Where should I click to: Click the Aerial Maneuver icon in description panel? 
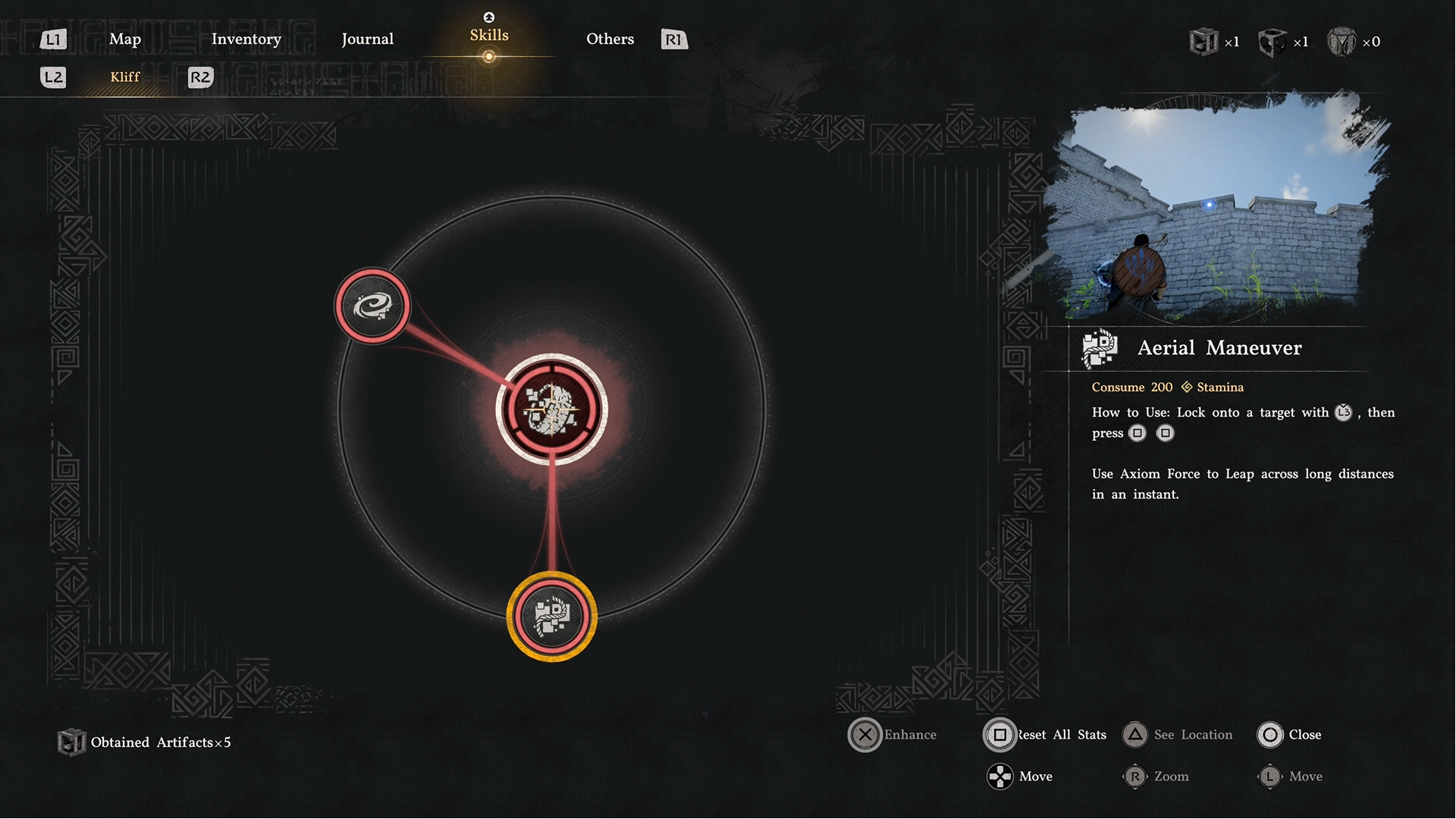pyautogui.click(x=1099, y=348)
